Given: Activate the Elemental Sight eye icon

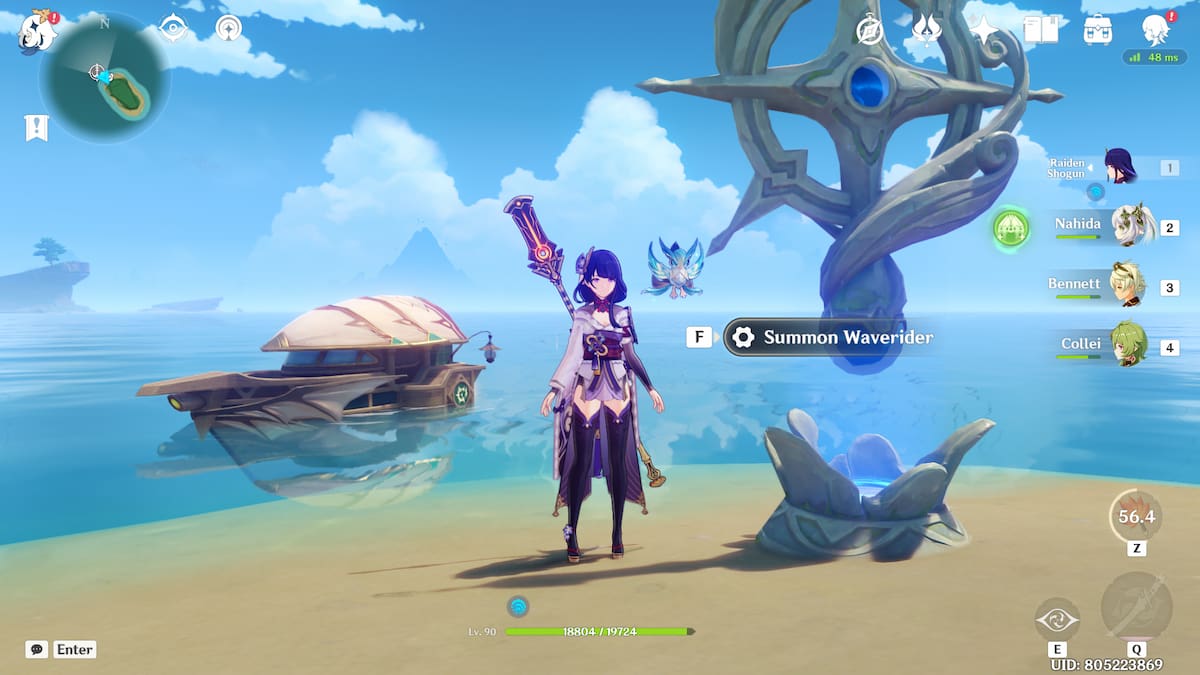Looking at the screenshot, I should pyautogui.click(x=173, y=28).
